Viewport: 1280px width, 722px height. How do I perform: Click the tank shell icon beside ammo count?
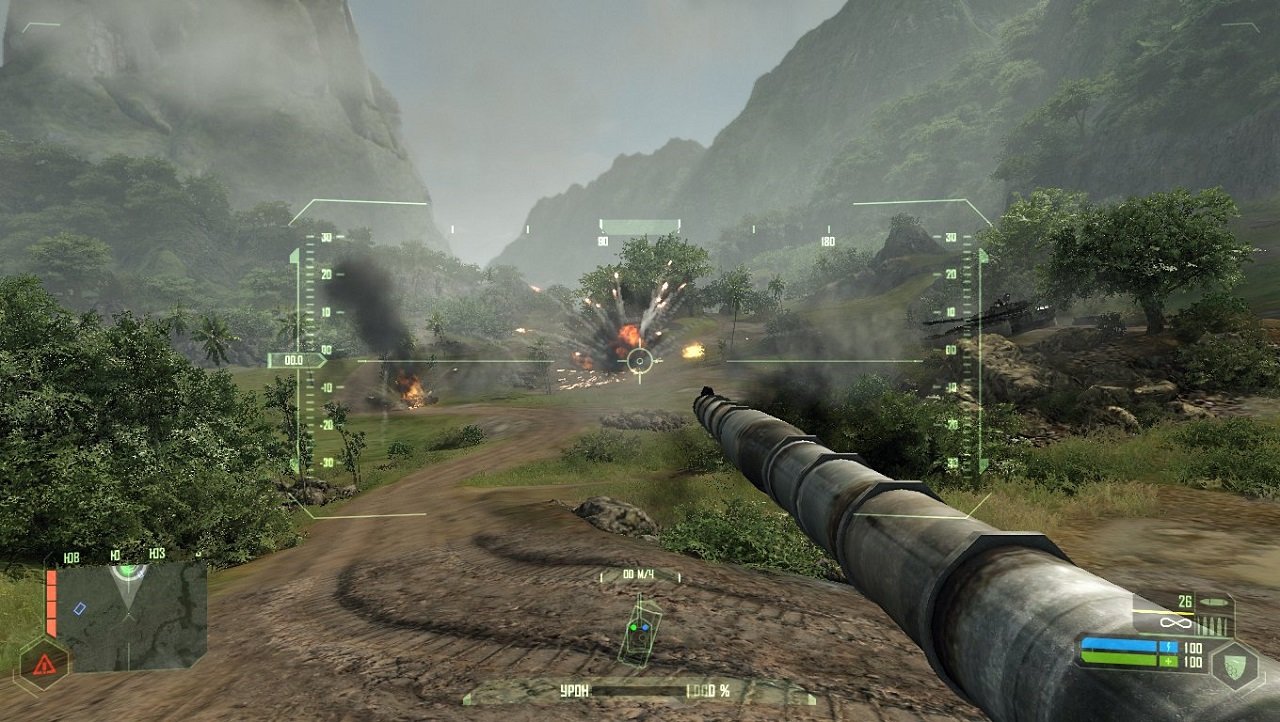click(1215, 601)
